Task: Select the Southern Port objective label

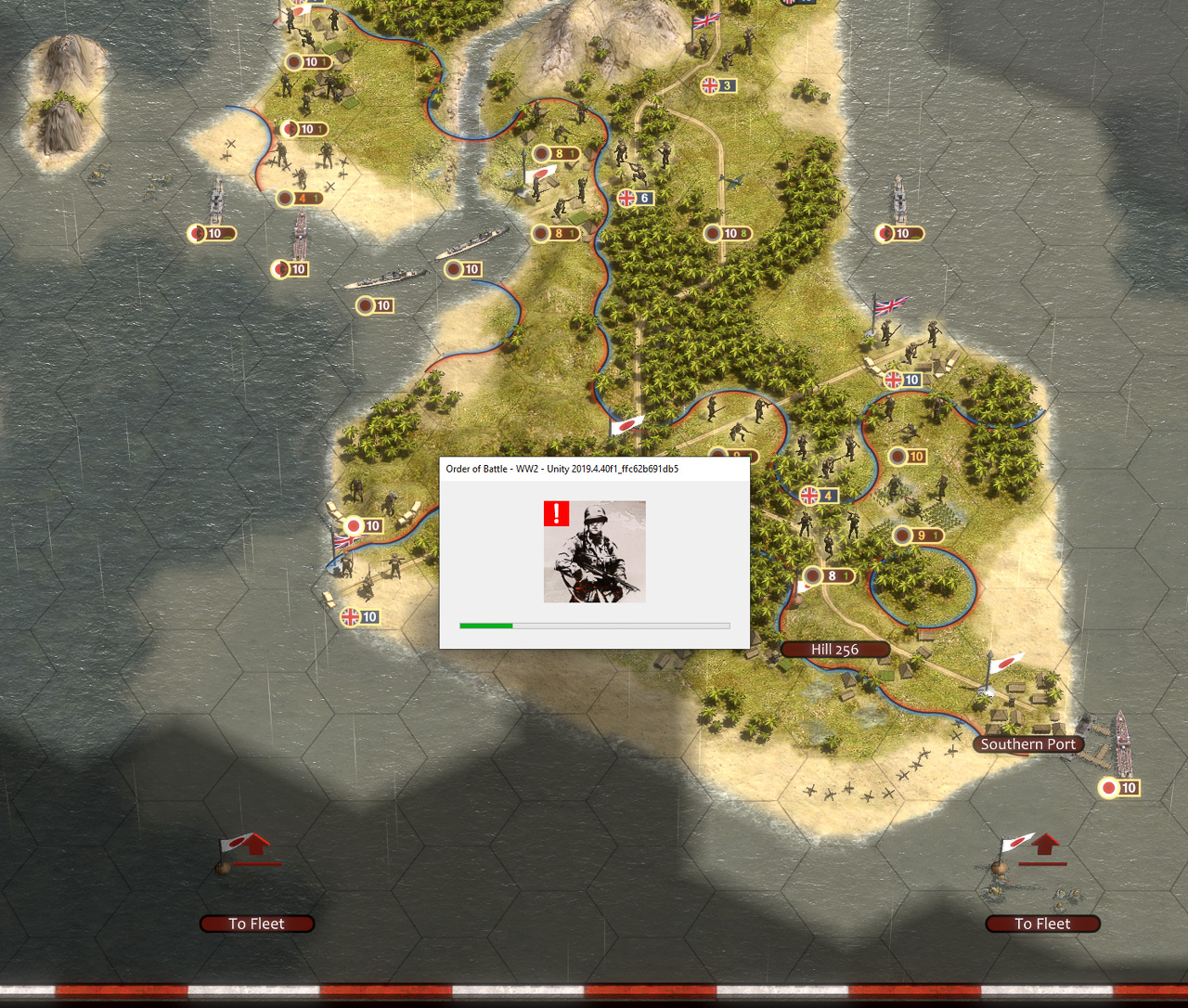Action: point(1027,744)
